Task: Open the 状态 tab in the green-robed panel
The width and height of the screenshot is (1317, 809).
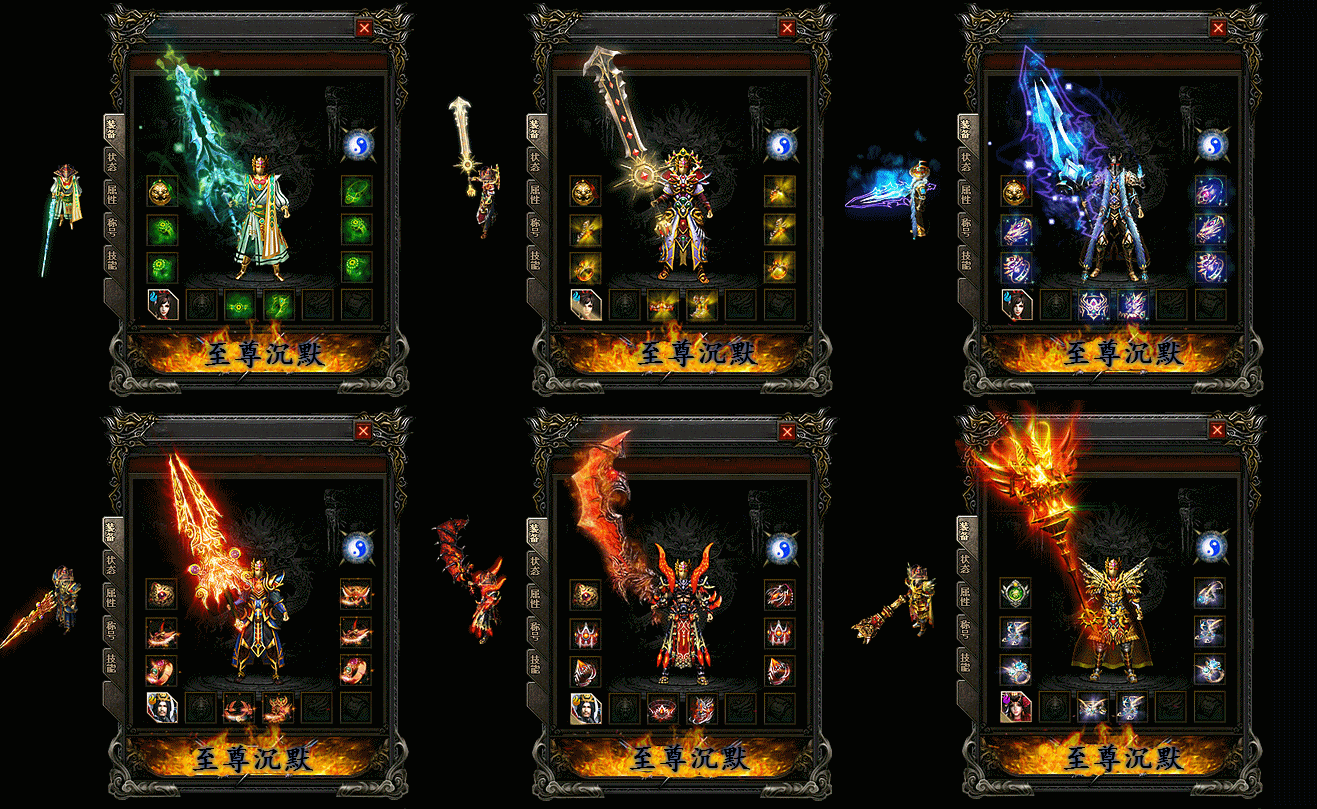Action: click(111, 160)
